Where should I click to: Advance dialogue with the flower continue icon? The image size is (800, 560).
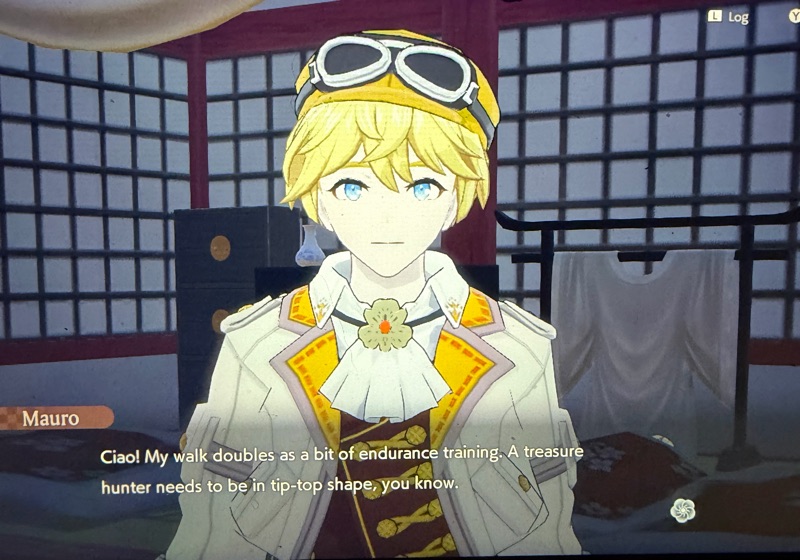click(683, 510)
